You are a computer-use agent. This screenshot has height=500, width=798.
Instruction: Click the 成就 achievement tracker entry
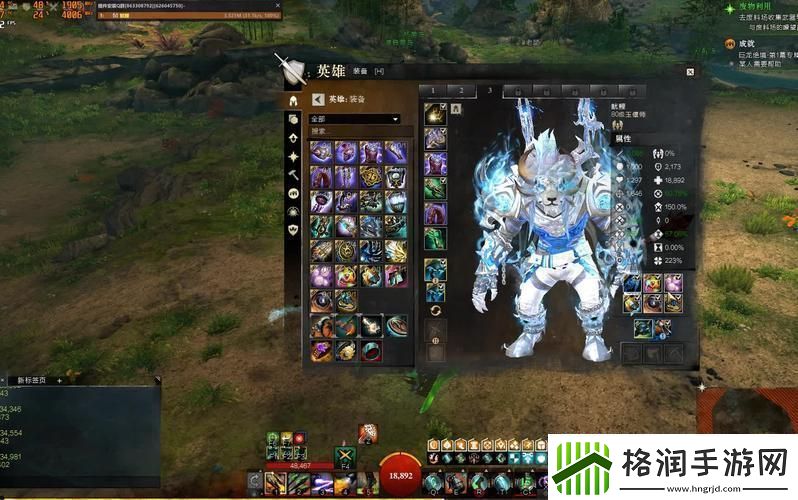pyautogui.click(x=745, y=43)
